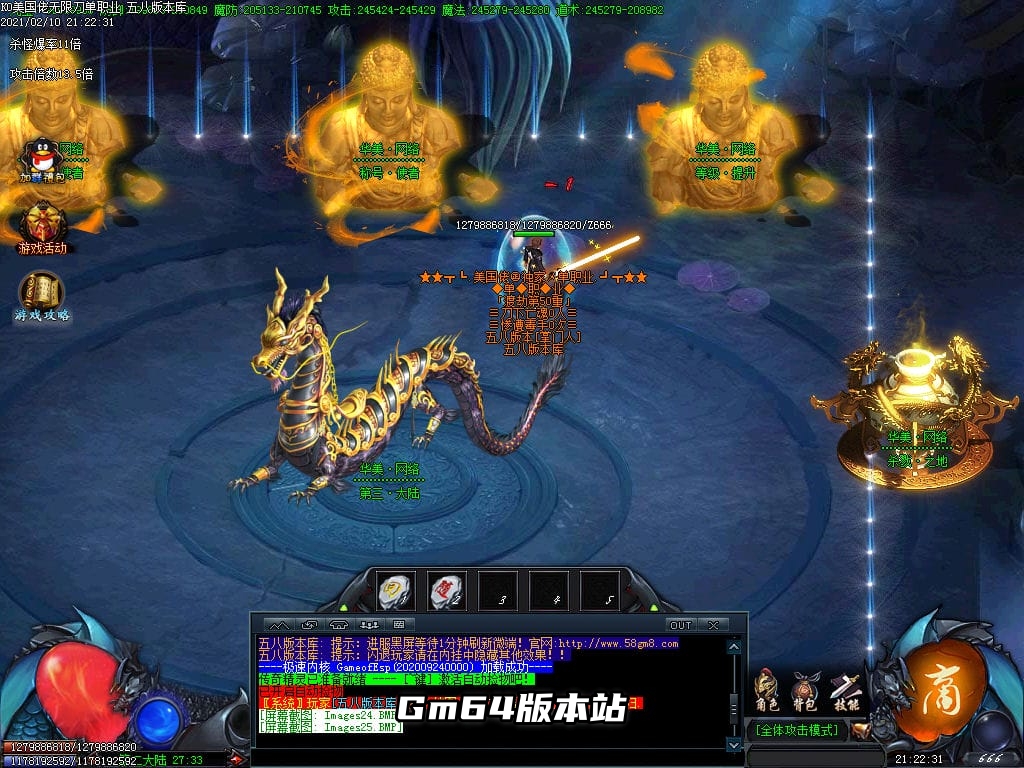Open the 技能 skills panel
Screen dimensions: 1024x768
pyautogui.click(x=845, y=690)
